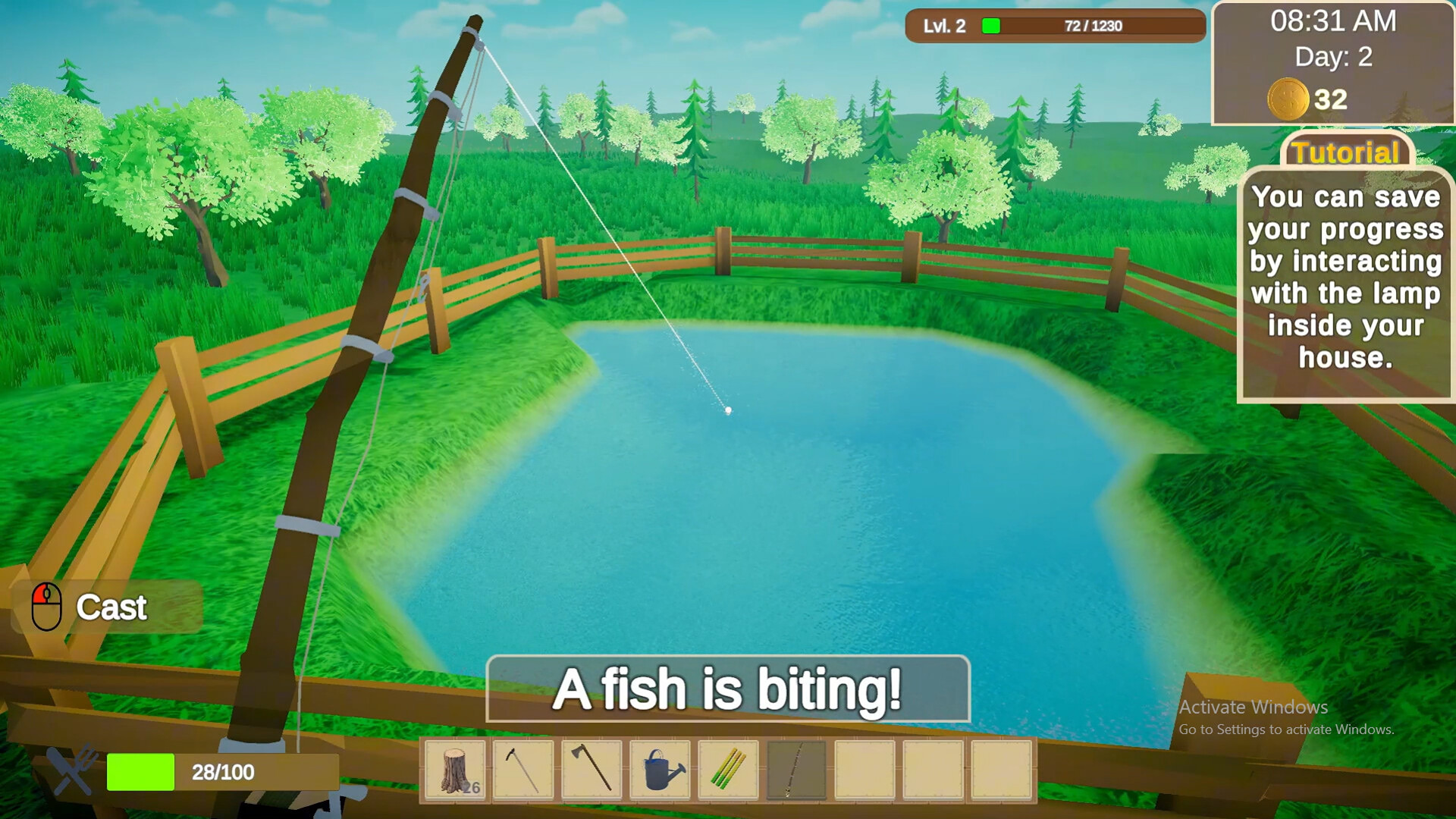Click the green XP progress bar
Viewport: 1456px width, 819px height.
990,27
